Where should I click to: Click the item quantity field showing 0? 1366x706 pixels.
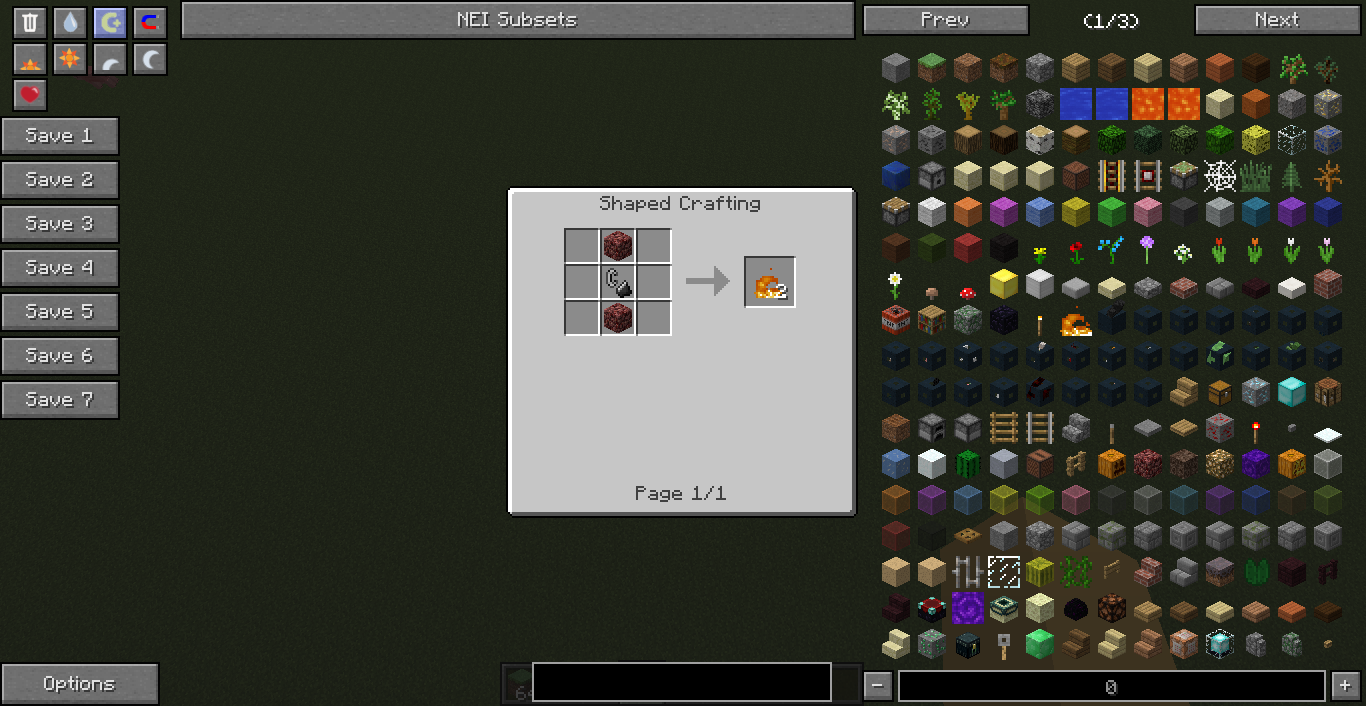[x=1111, y=686]
